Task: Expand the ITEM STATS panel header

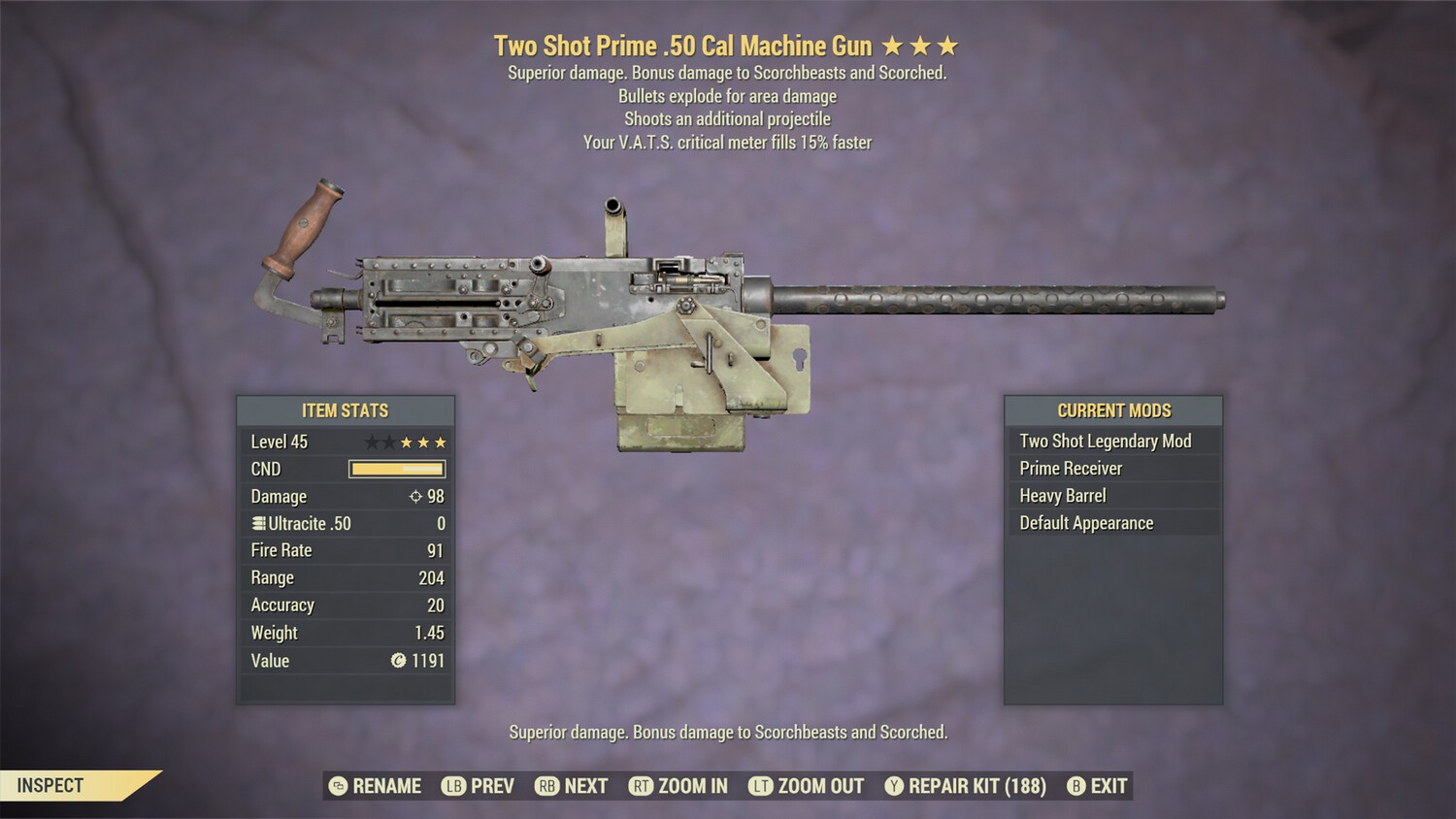Action: (x=346, y=410)
